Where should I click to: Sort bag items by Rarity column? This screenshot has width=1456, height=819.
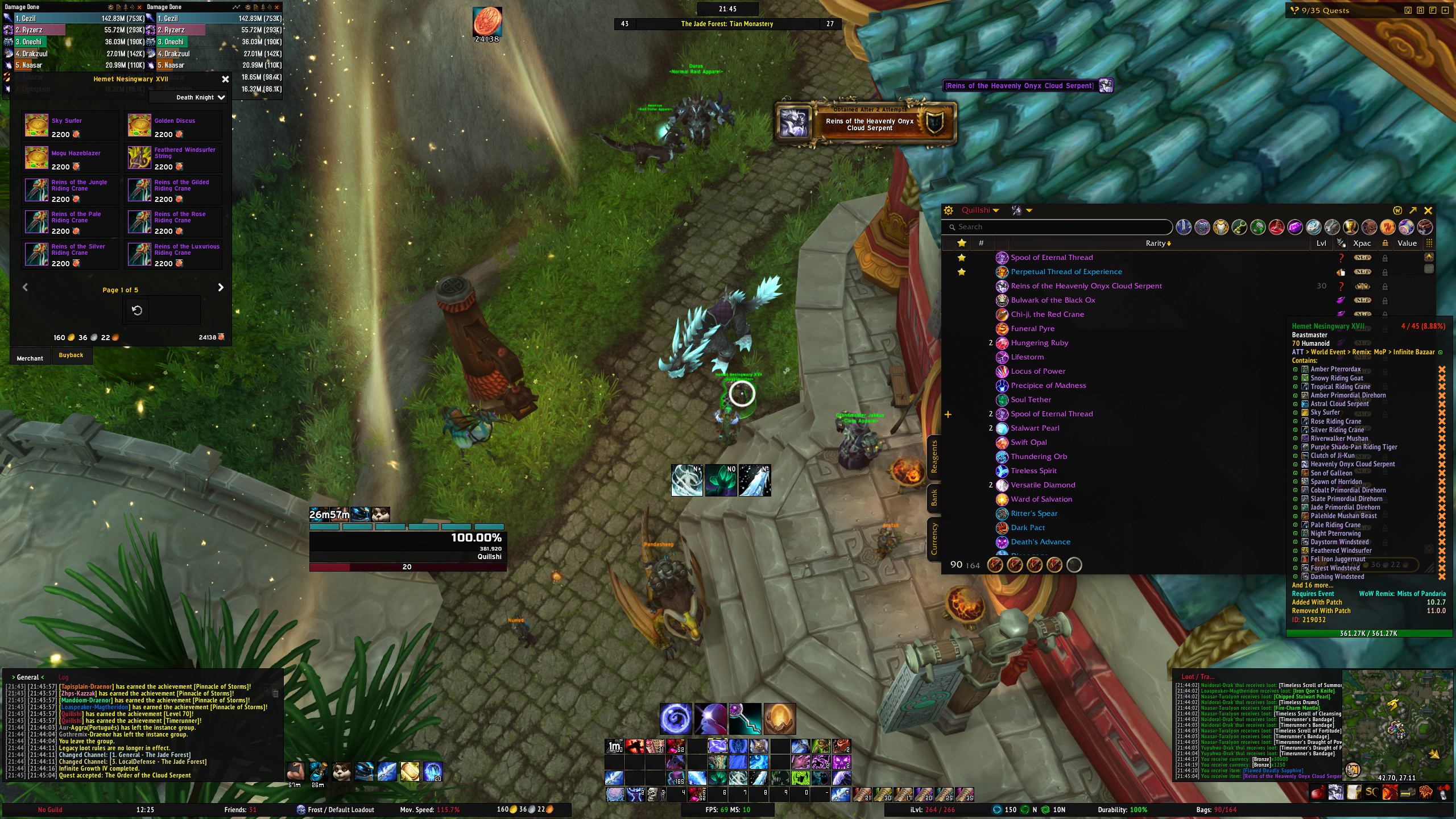1157,243
